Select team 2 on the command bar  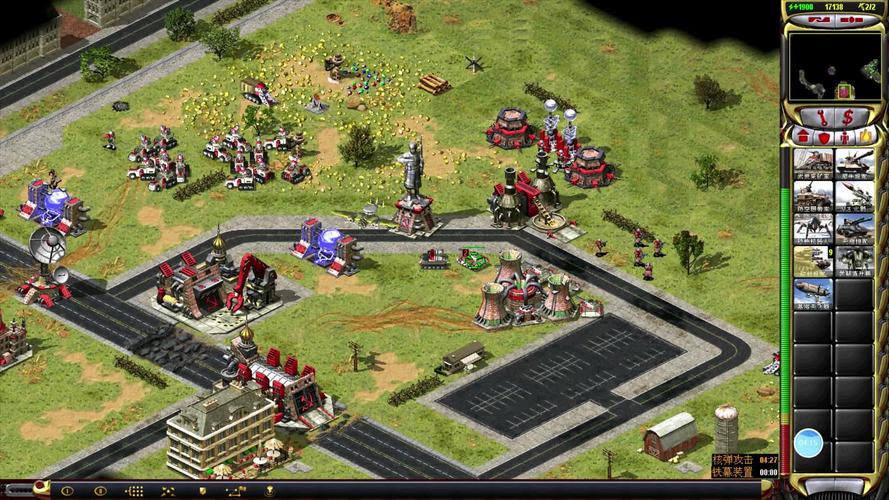coord(100,491)
